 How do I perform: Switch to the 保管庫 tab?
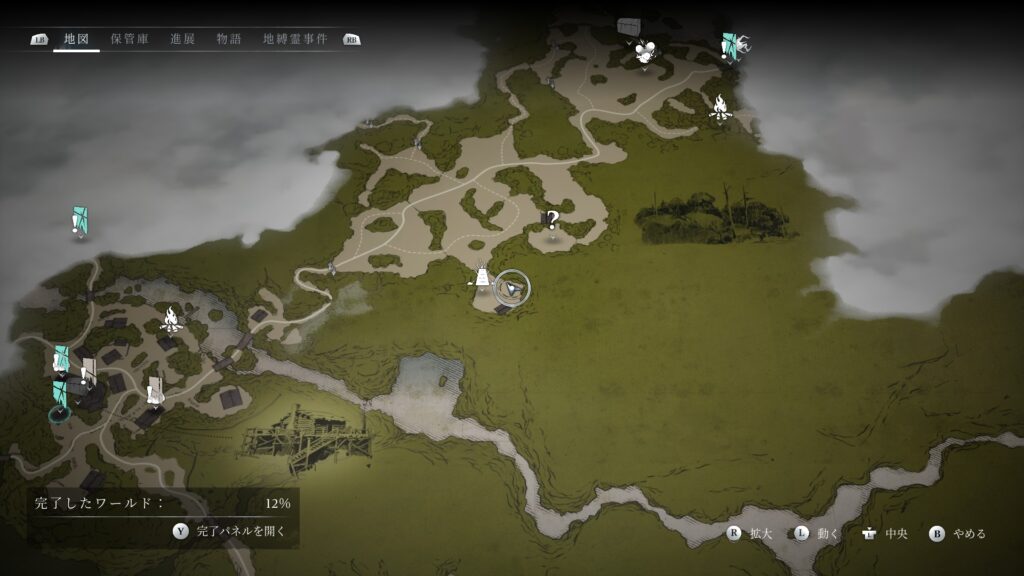point(130,39)
